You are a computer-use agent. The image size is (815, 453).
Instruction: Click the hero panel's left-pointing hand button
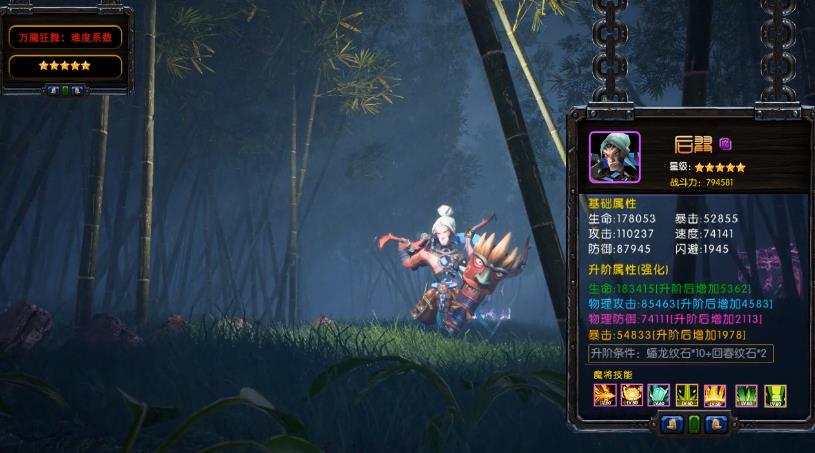[672, 424]
